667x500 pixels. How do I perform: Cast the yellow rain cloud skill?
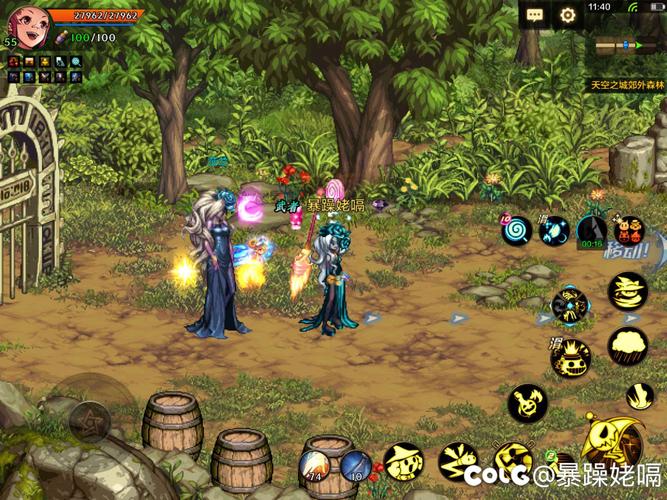(628, 346)
